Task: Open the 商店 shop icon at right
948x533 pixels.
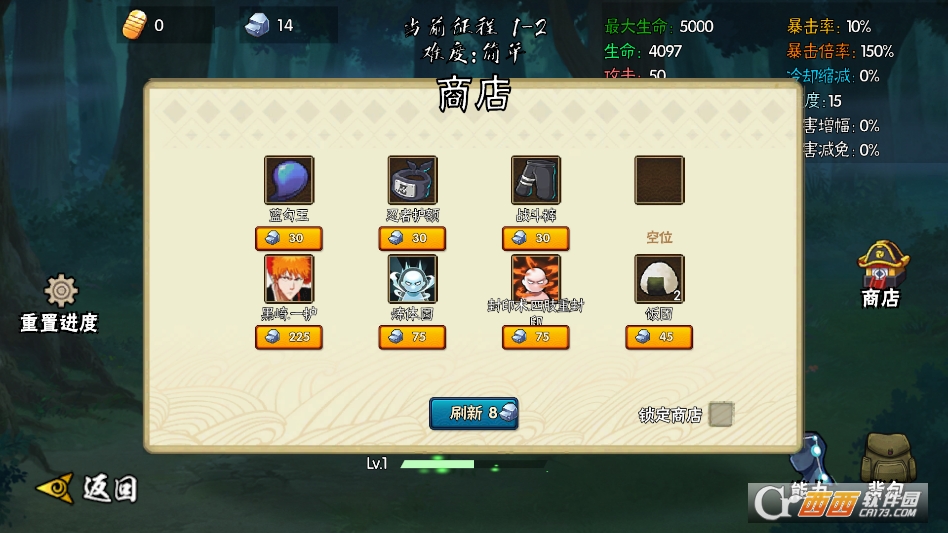Action: (x=880, y=272)
